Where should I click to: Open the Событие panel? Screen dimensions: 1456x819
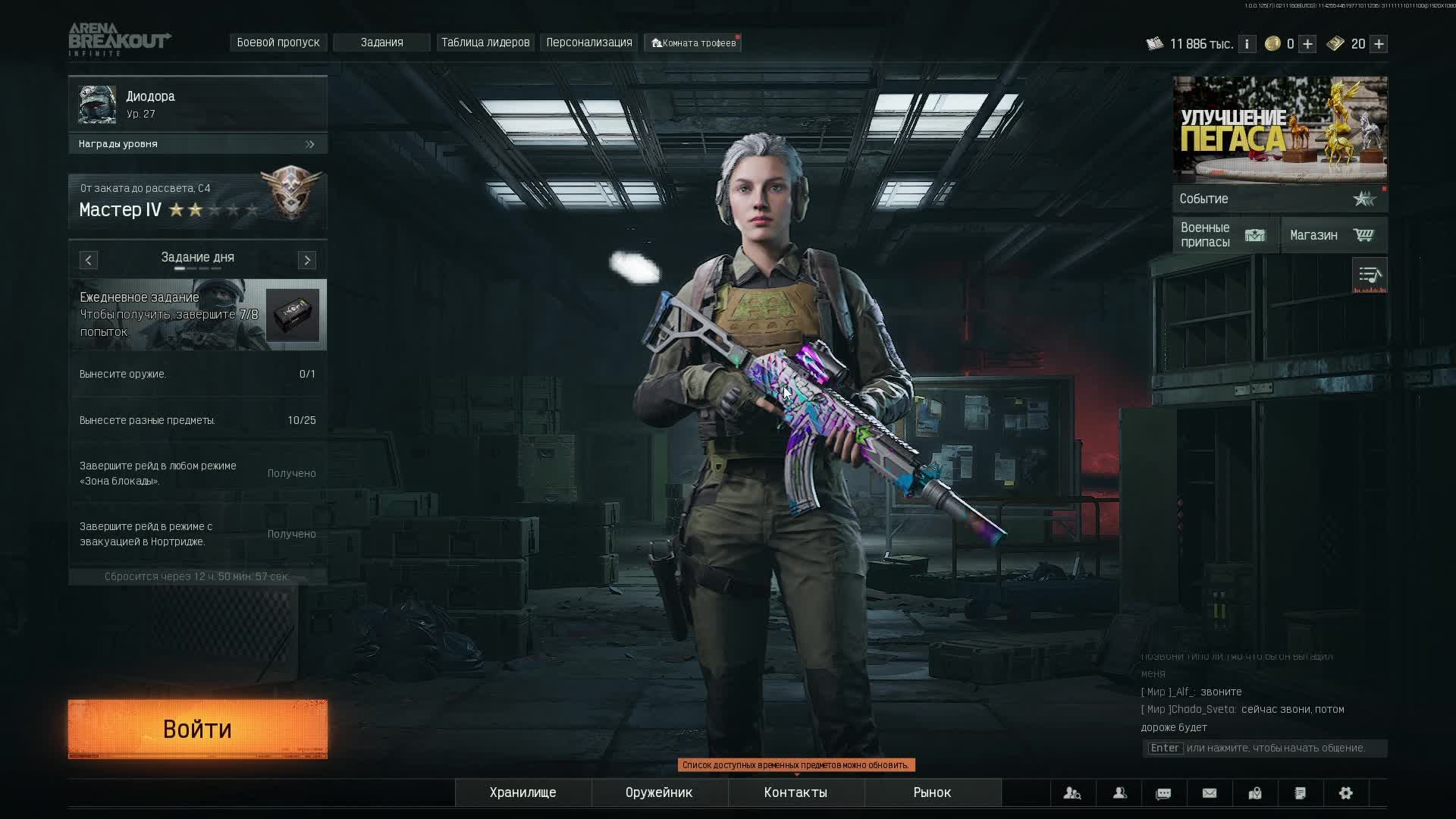coord(1279,199)
